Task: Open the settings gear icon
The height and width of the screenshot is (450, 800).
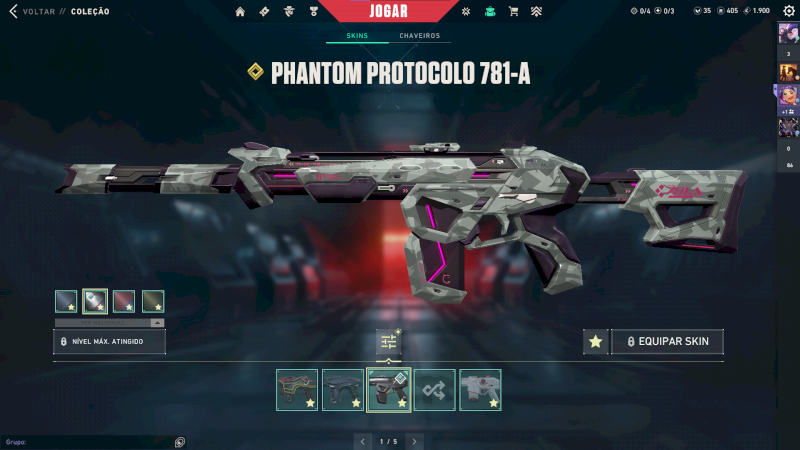Action: pyautogui.click(x=788, y=11)
